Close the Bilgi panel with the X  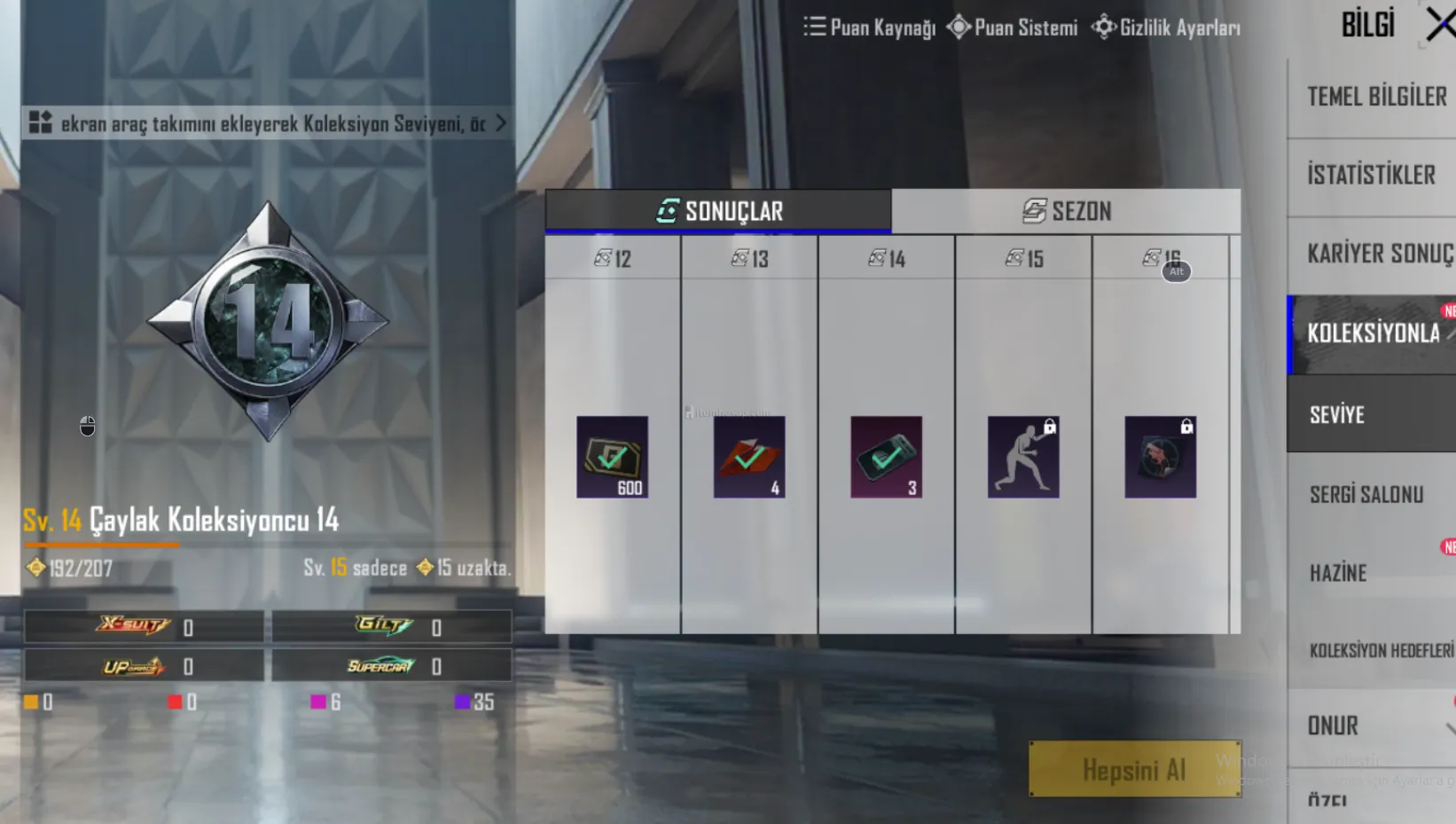coord(1440,25)
